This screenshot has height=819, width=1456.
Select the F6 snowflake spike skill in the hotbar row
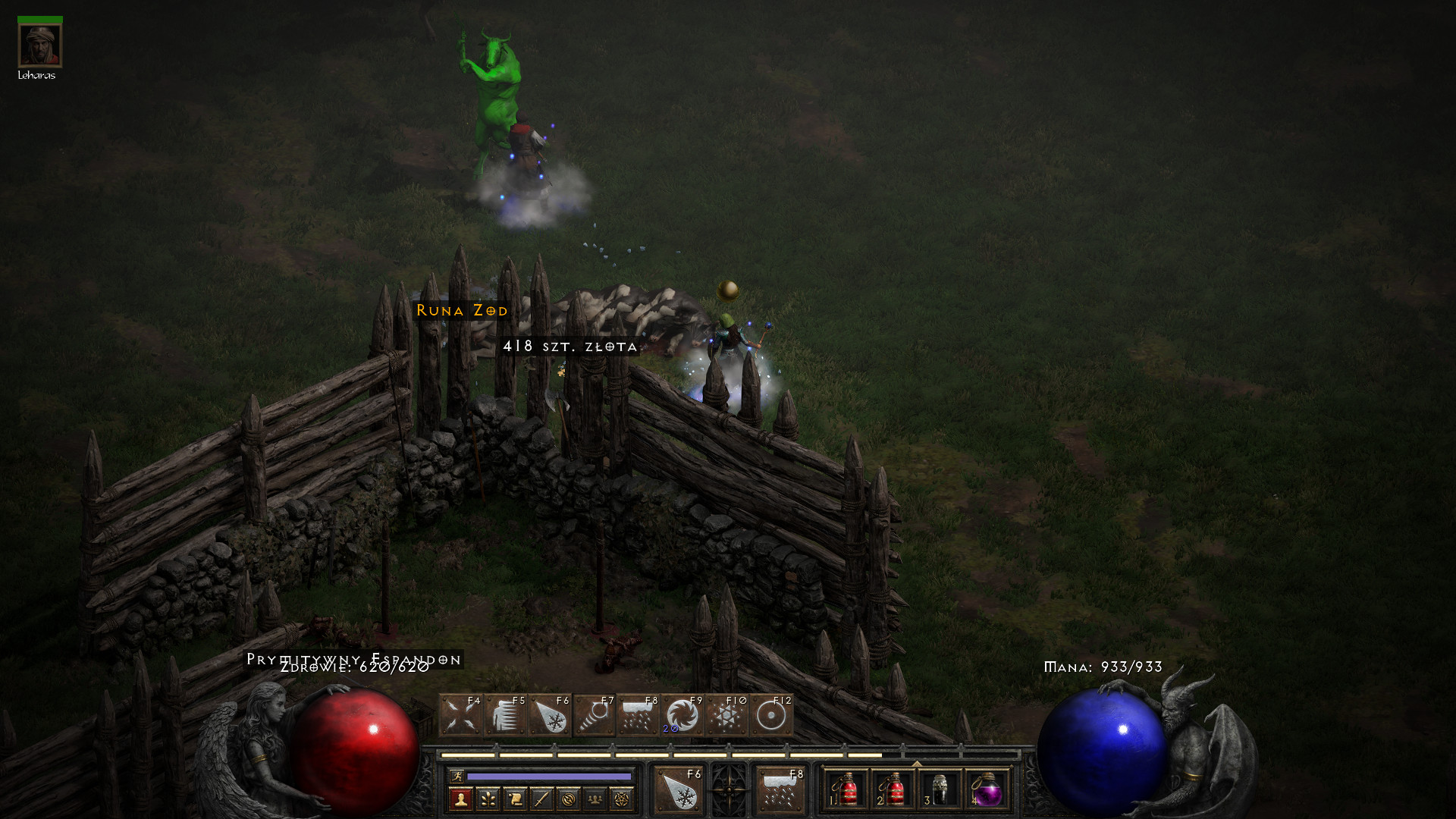pos(550,715)
